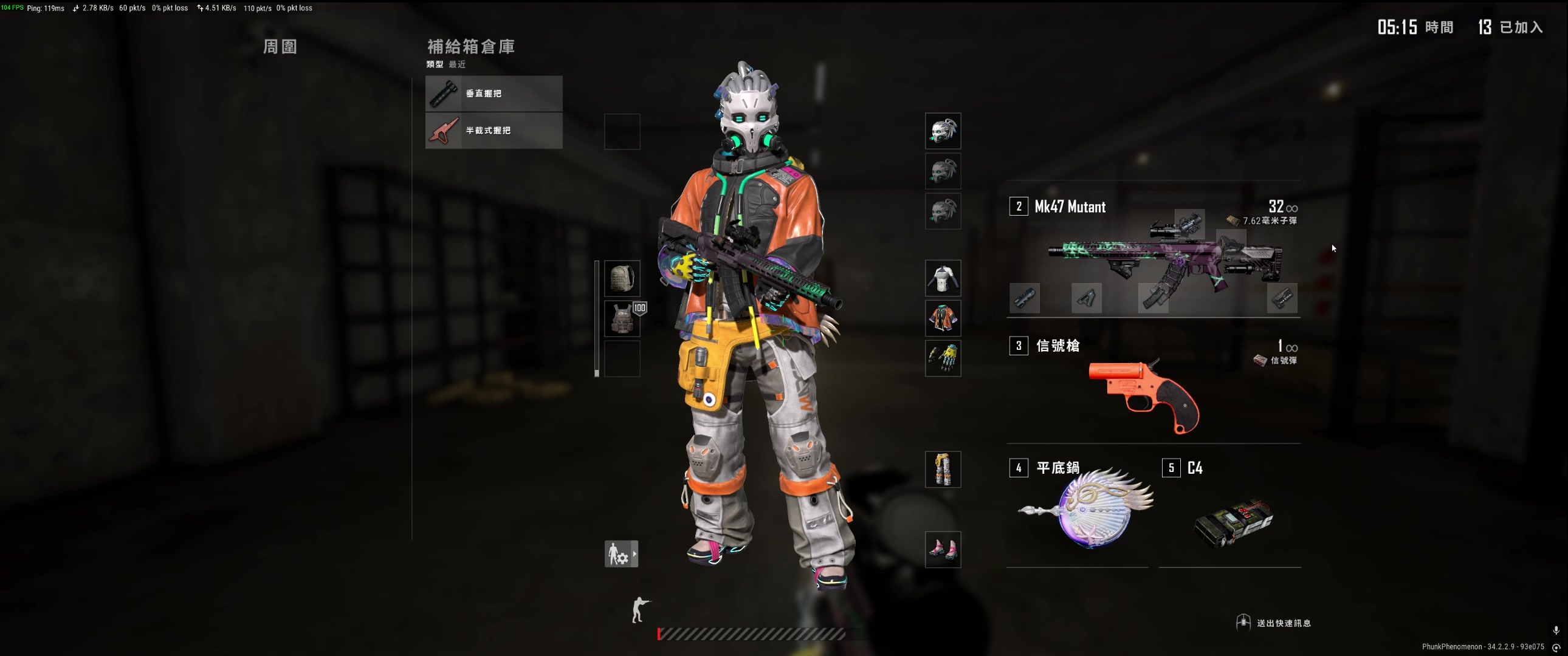Click the scope attachment on Mk47
1568x656 pixels.
[1189, 224]
